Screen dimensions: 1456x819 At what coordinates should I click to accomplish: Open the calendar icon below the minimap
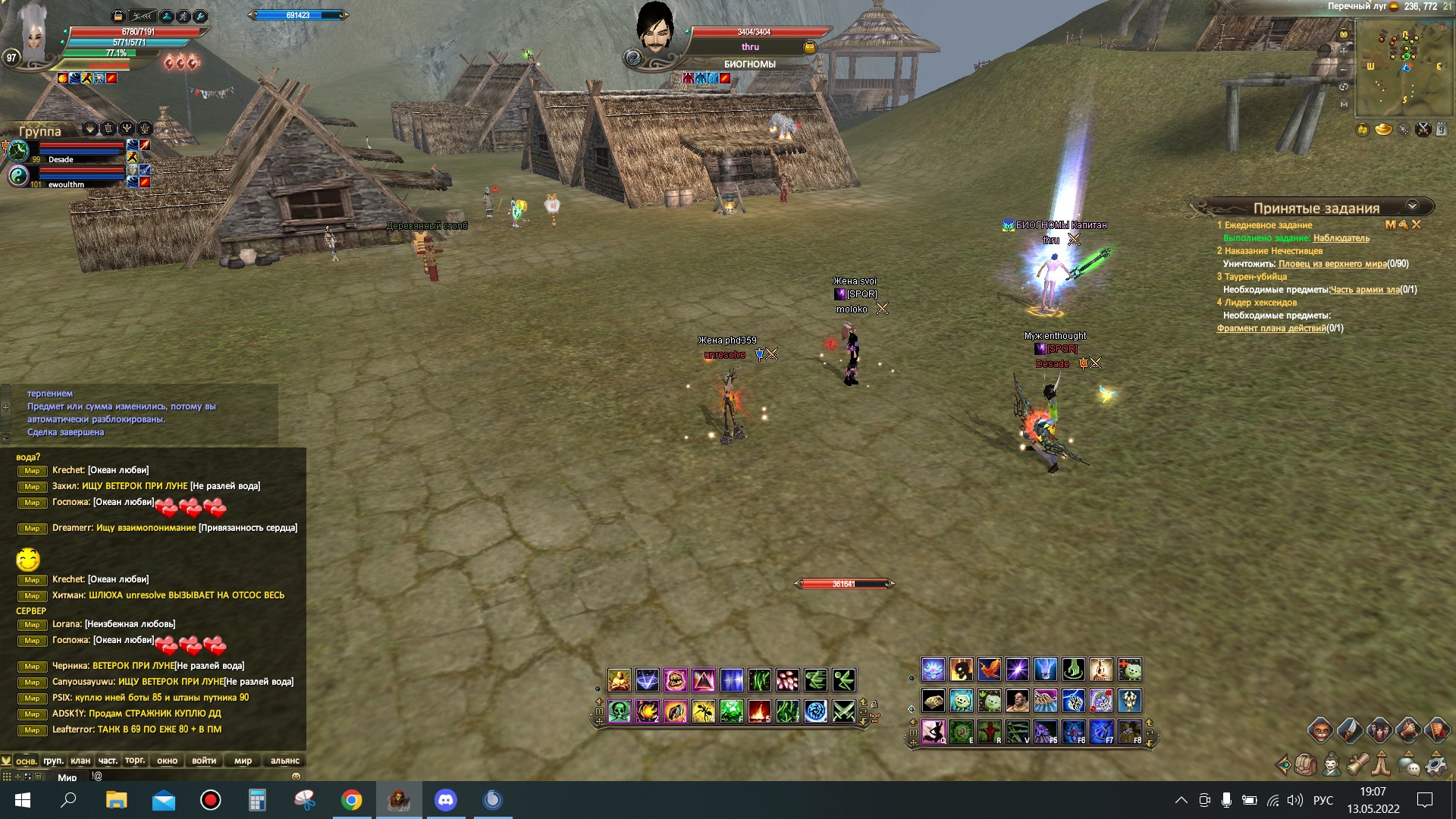pos(1442,130)
